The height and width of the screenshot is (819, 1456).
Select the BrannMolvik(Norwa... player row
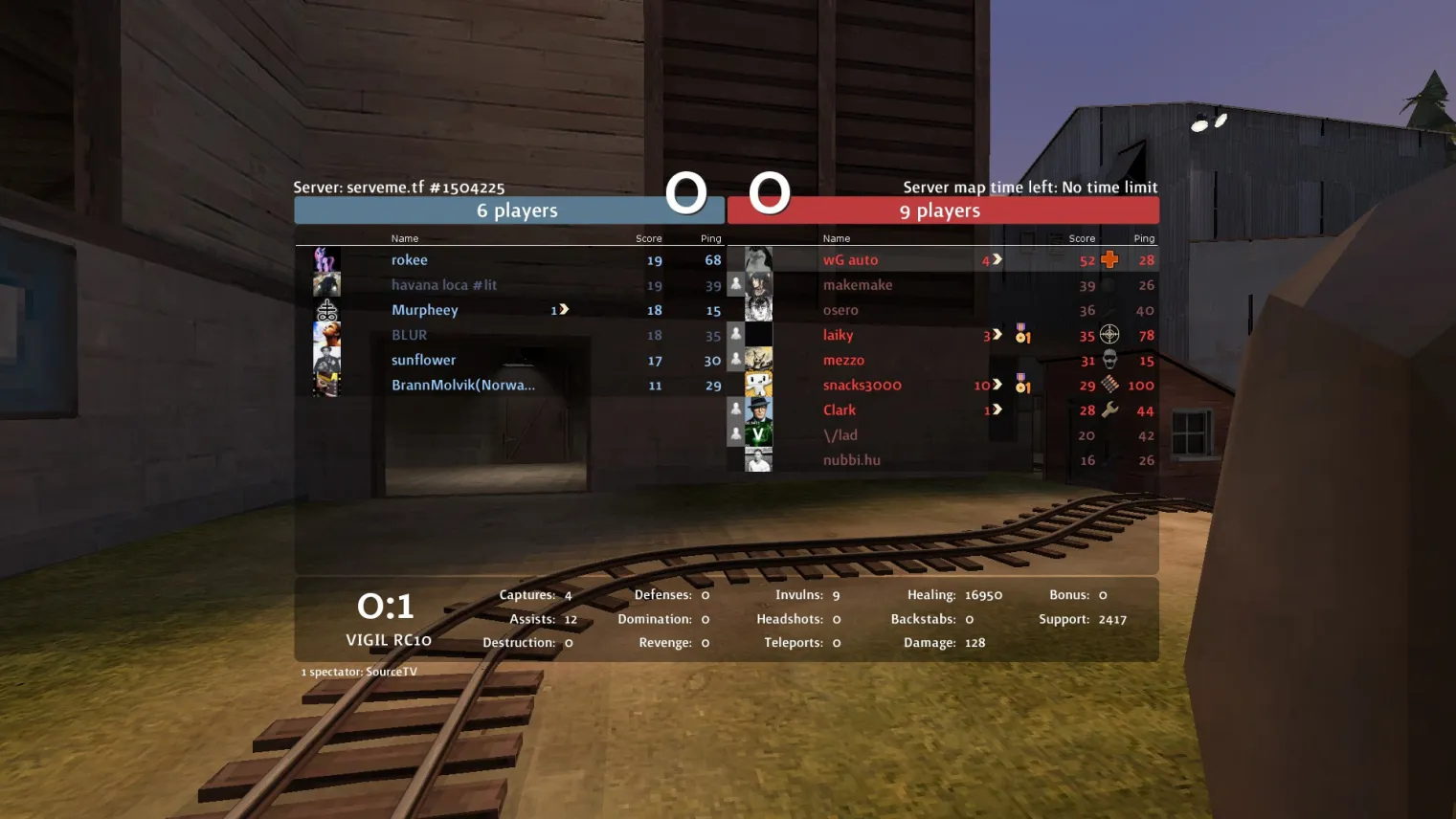tap(463, 385)
